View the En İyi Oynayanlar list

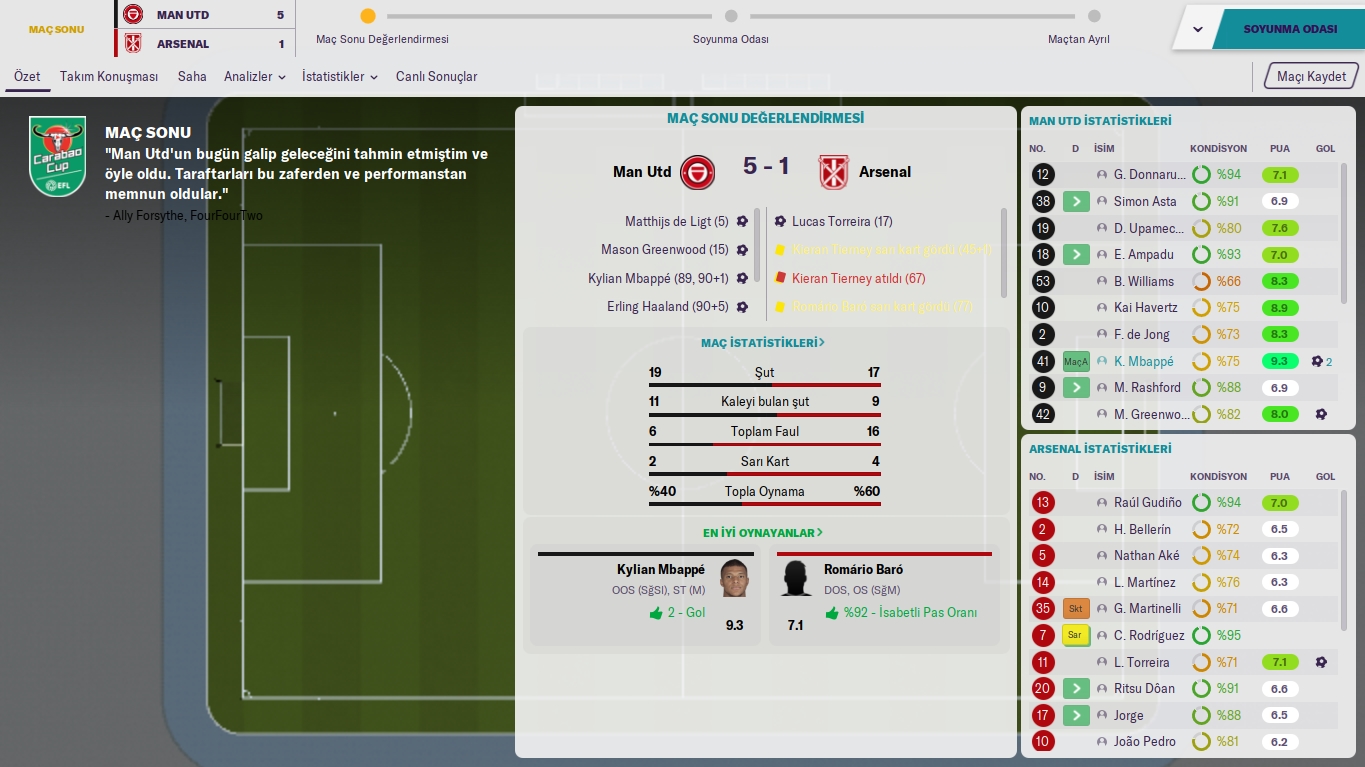(763, 533)
